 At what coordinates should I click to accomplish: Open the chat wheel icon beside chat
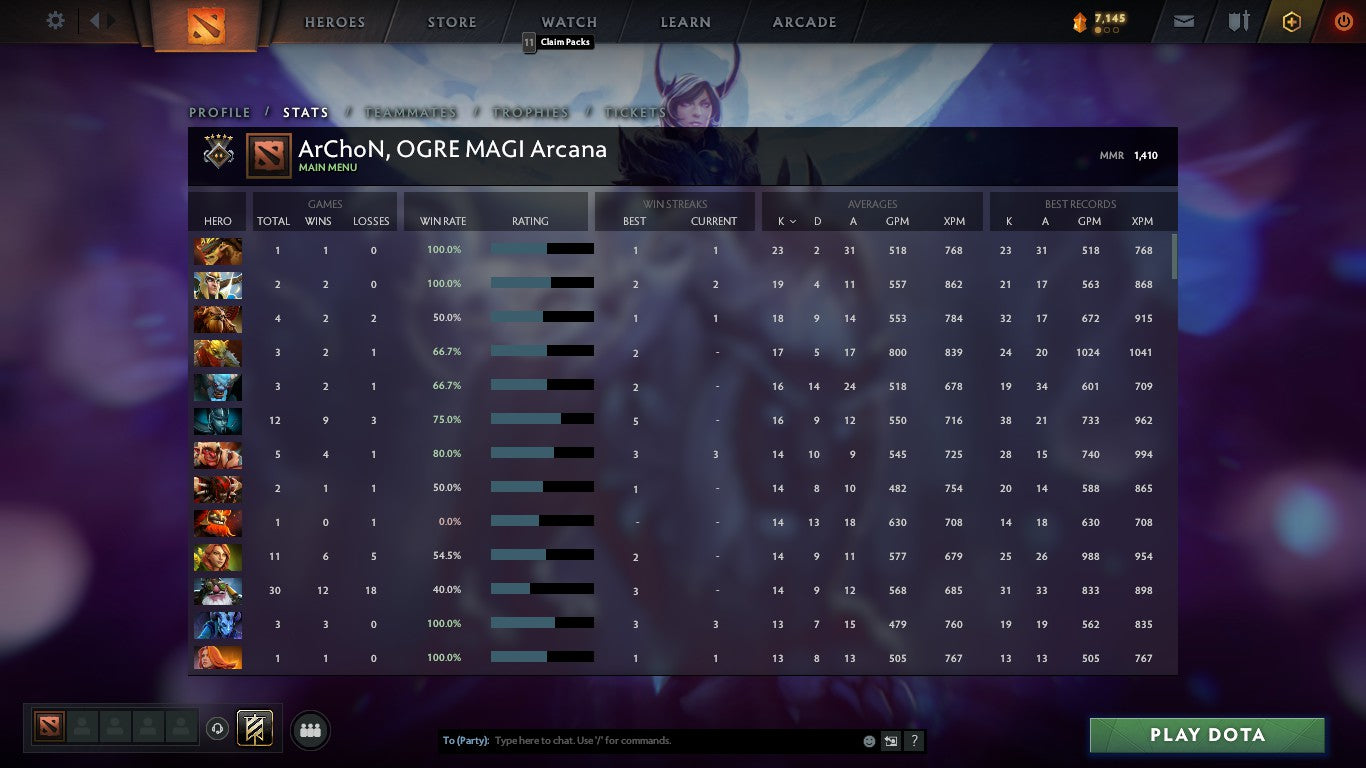pos(890,741)
